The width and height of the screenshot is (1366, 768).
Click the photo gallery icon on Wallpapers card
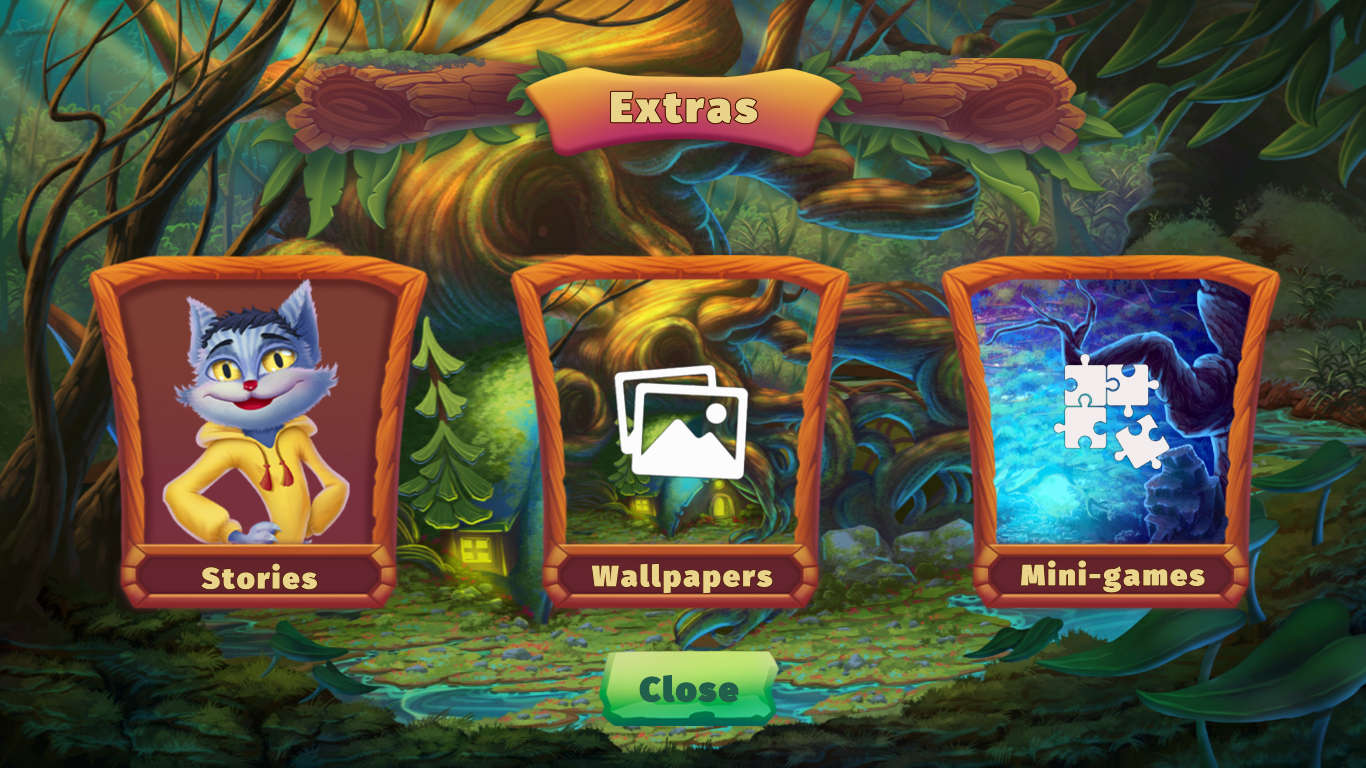(x=683, y=425)
